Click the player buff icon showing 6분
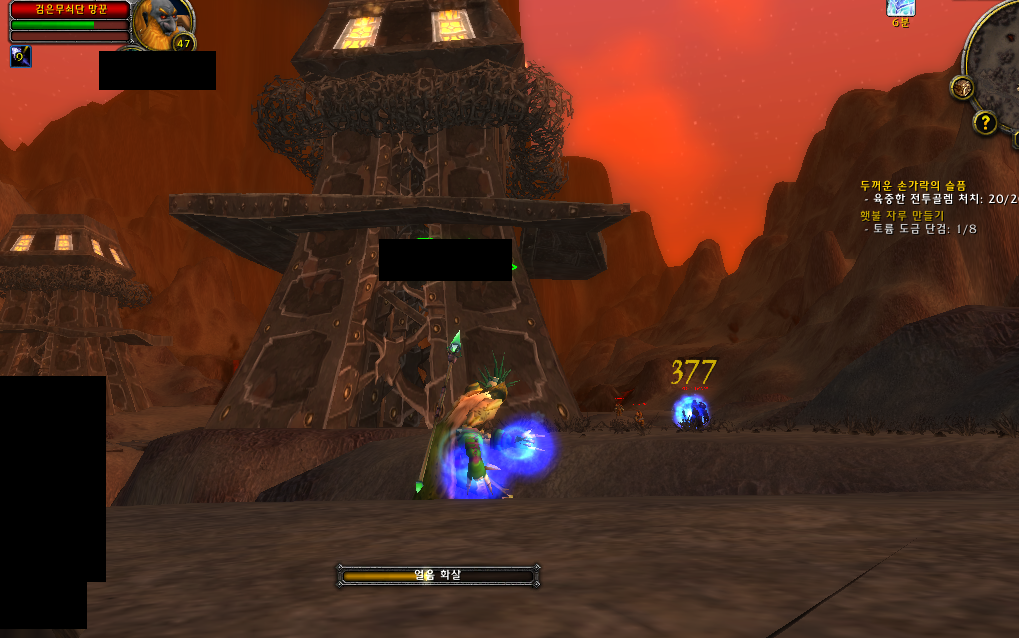The height and width of the screenshot is (638, 1019). pyautogui.click(x=900, y=7)
